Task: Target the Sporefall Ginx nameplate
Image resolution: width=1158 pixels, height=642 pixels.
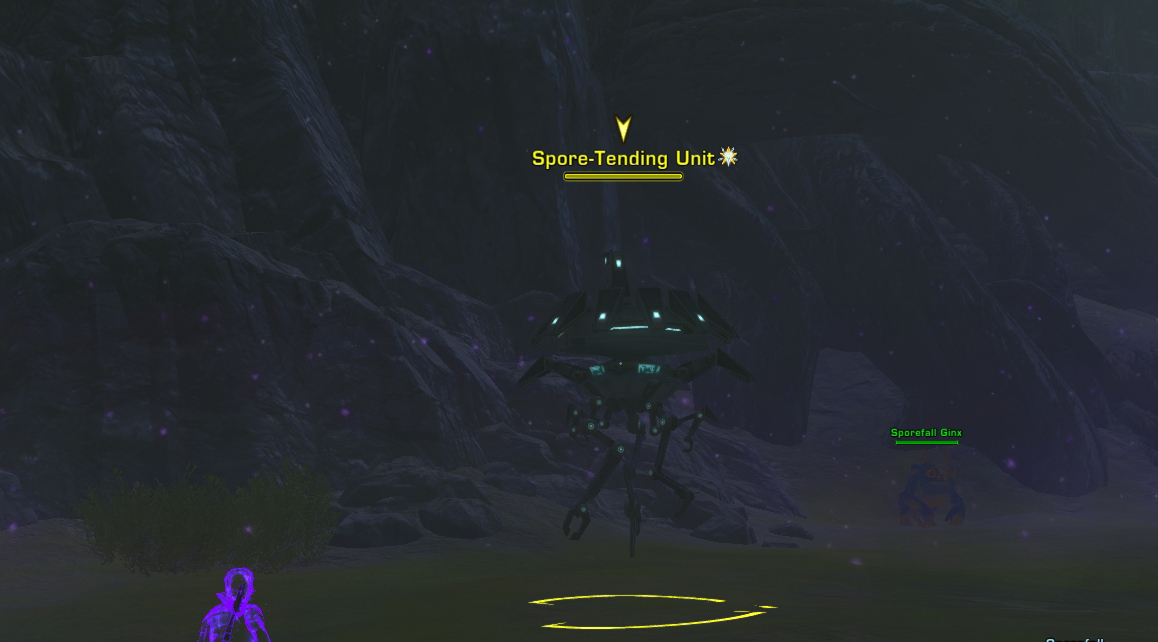Action: [926, 433]
